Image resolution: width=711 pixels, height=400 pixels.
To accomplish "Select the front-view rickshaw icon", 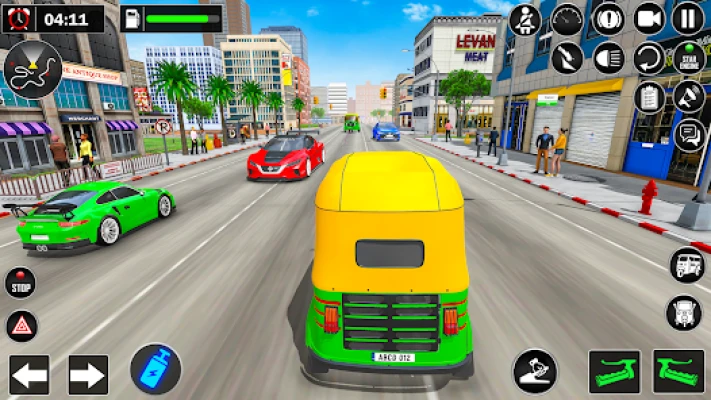I will click(x=685, y=312).
